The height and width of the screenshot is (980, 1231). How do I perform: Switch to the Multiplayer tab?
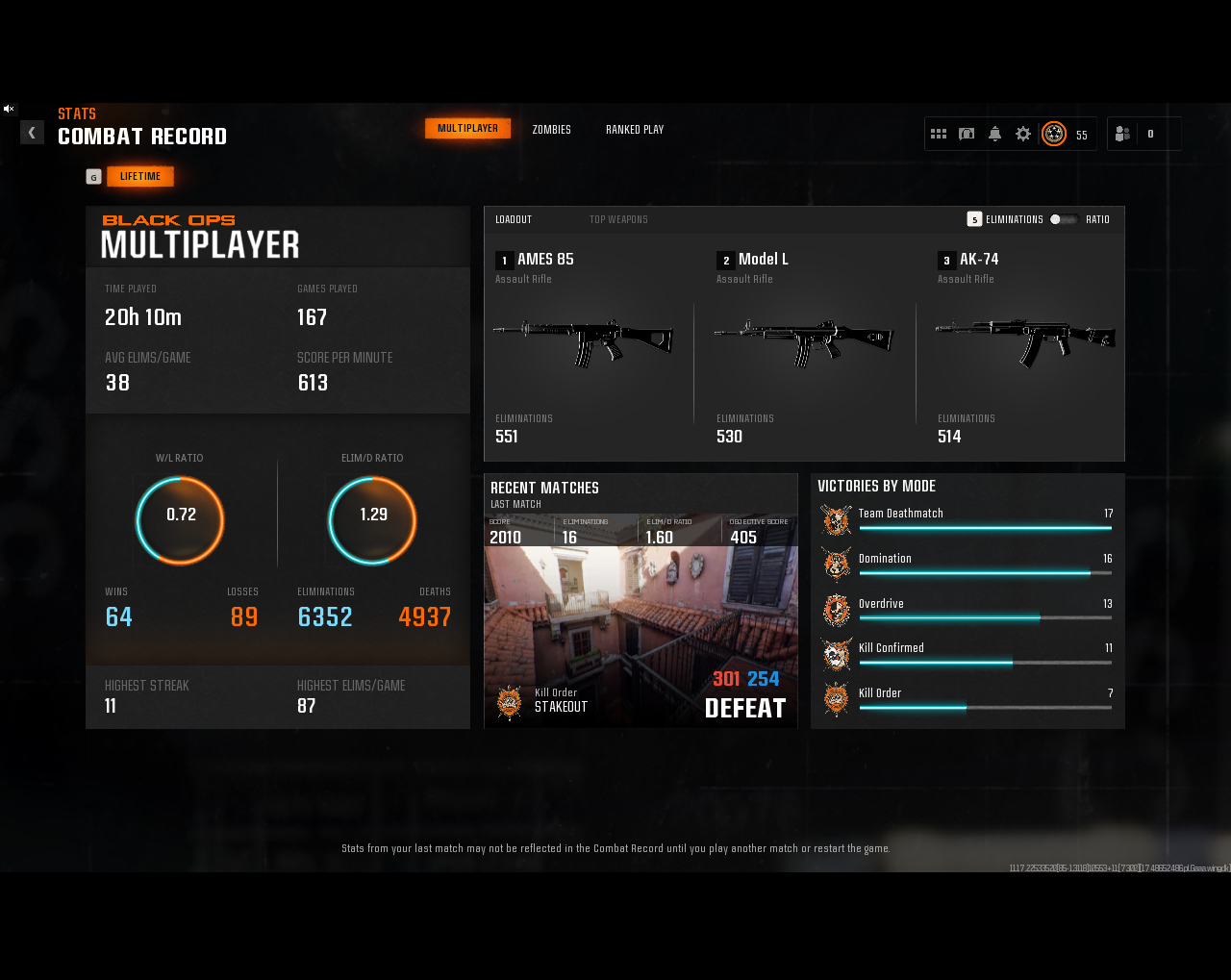click(x=467, y=129)
